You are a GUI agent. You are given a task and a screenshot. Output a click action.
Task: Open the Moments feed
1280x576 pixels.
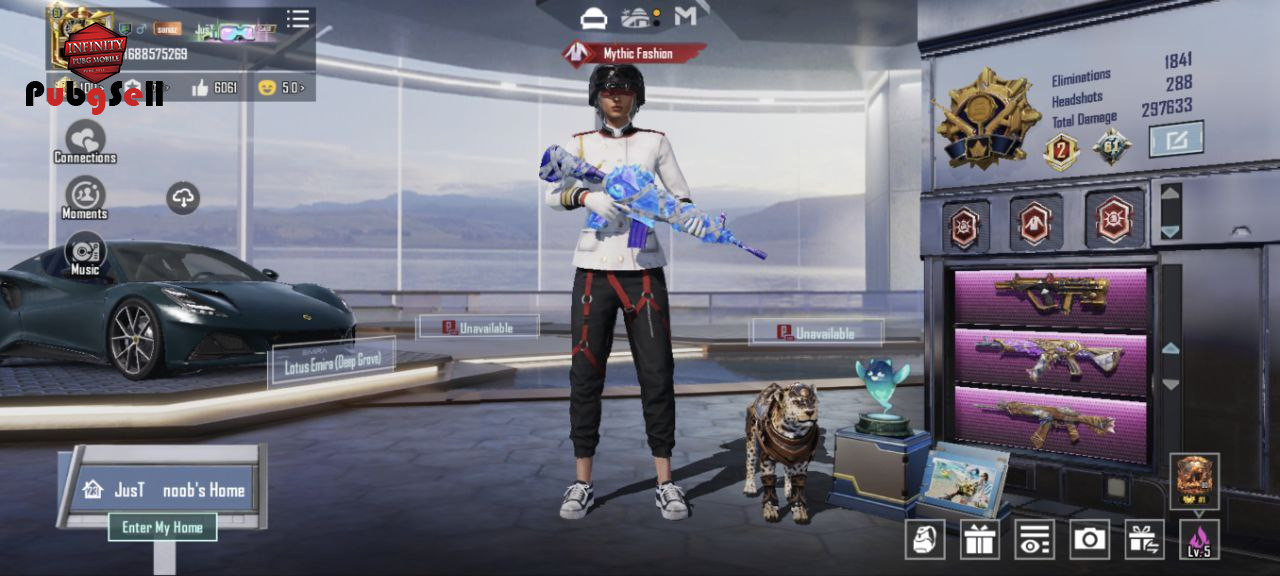85,197
